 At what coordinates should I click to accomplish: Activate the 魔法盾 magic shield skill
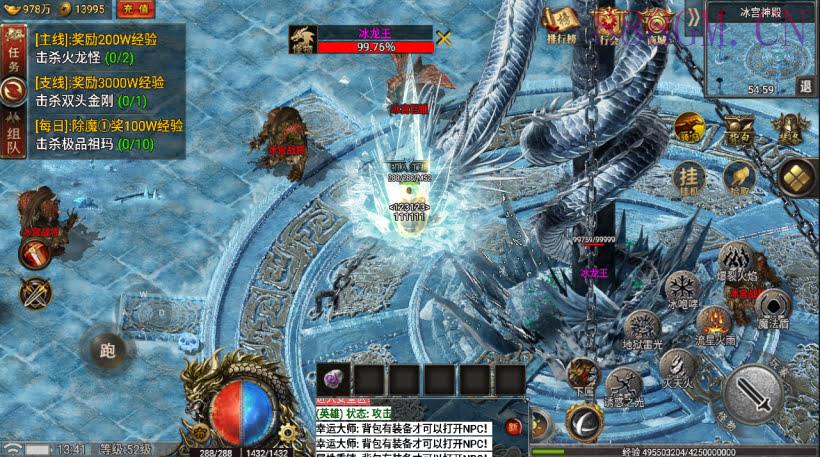[x=770, y=305]
